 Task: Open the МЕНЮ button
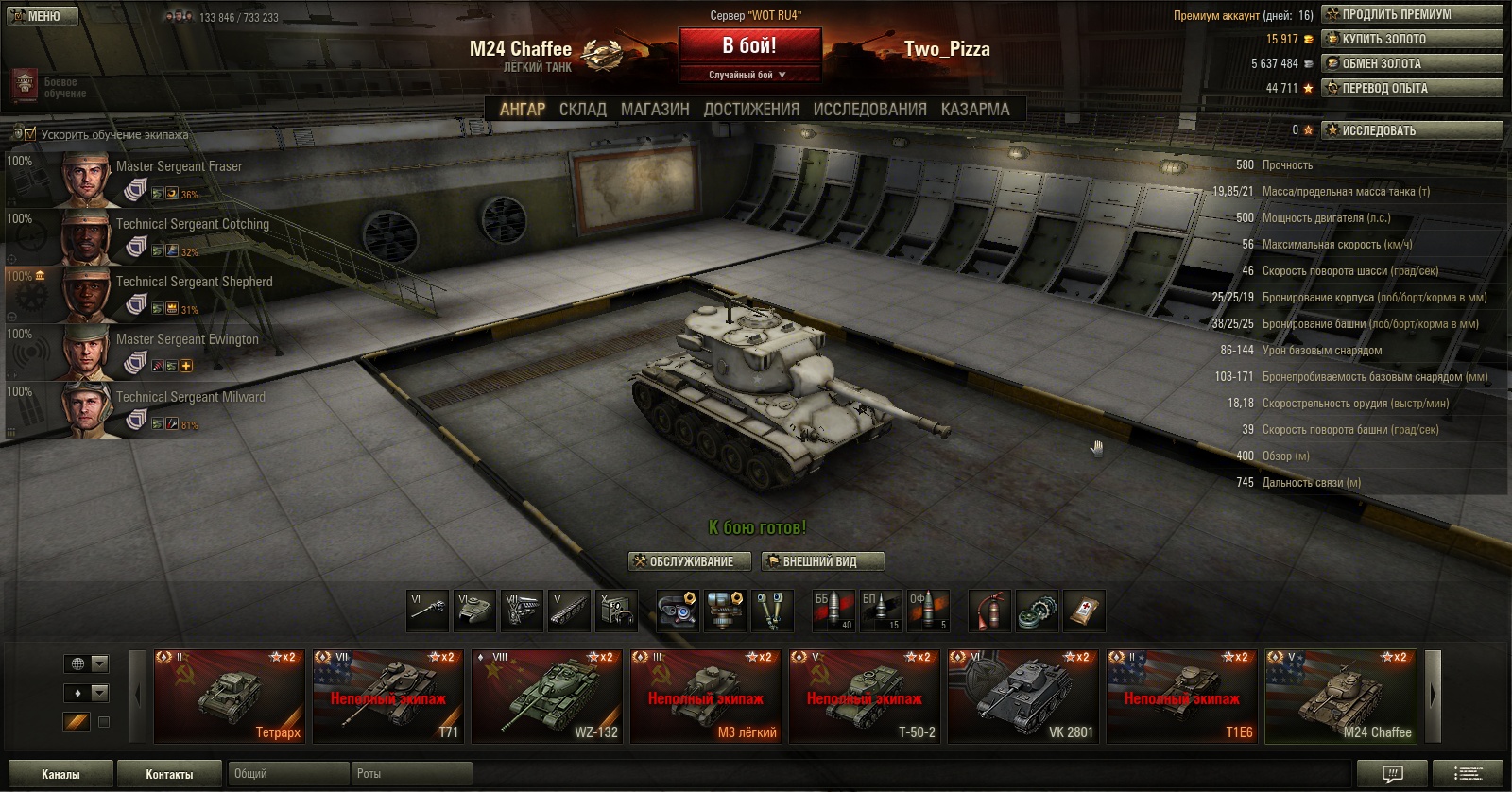[39, 16]
